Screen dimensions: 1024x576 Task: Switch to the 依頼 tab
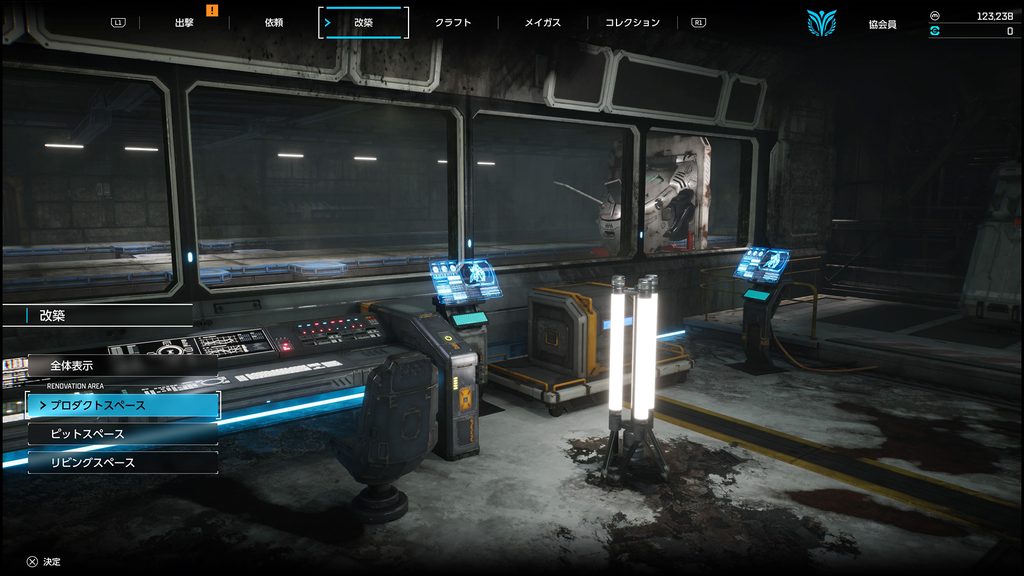[x=273, y=22]
